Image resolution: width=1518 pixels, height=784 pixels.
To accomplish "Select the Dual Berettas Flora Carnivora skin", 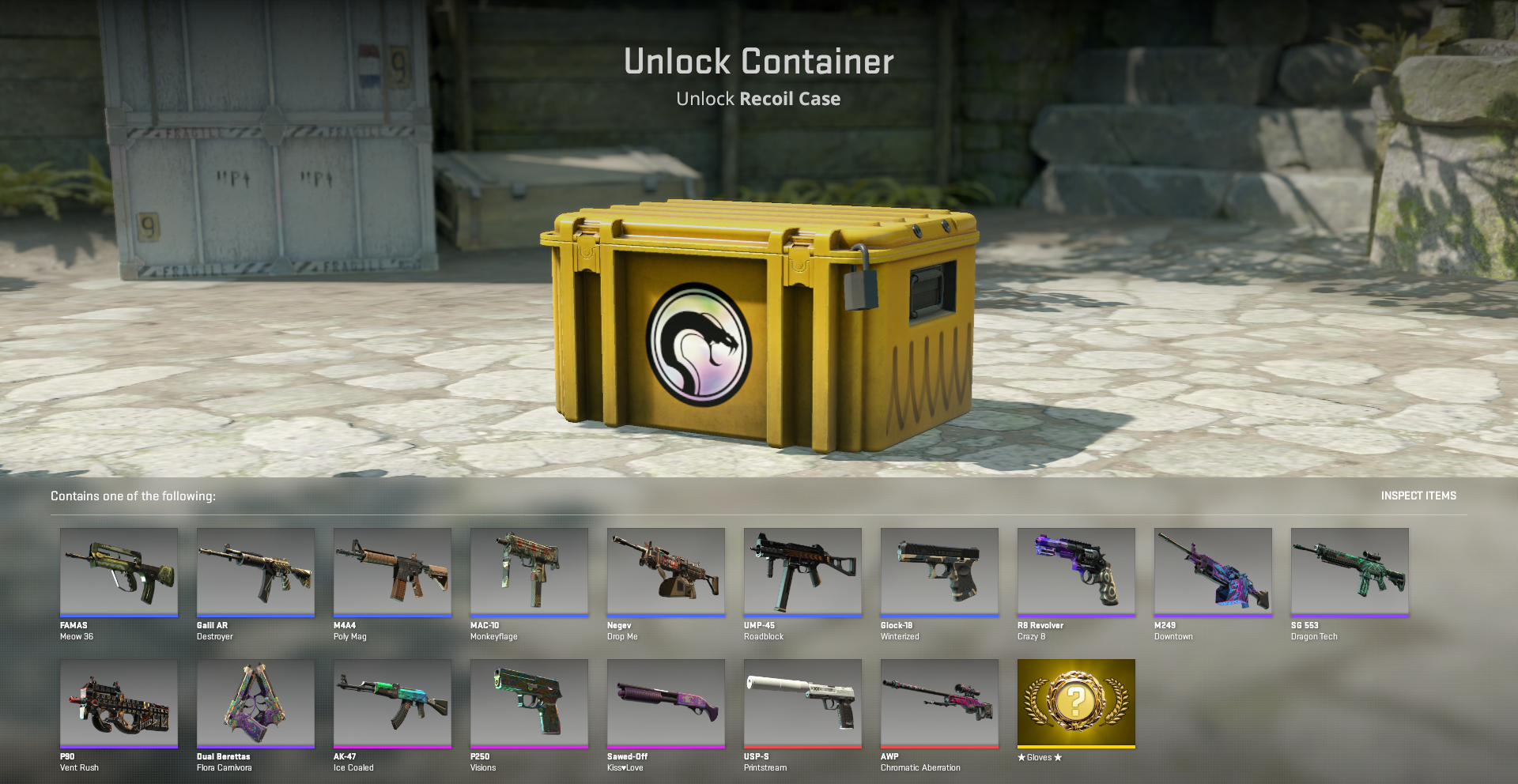I will [x=255, y=703].
